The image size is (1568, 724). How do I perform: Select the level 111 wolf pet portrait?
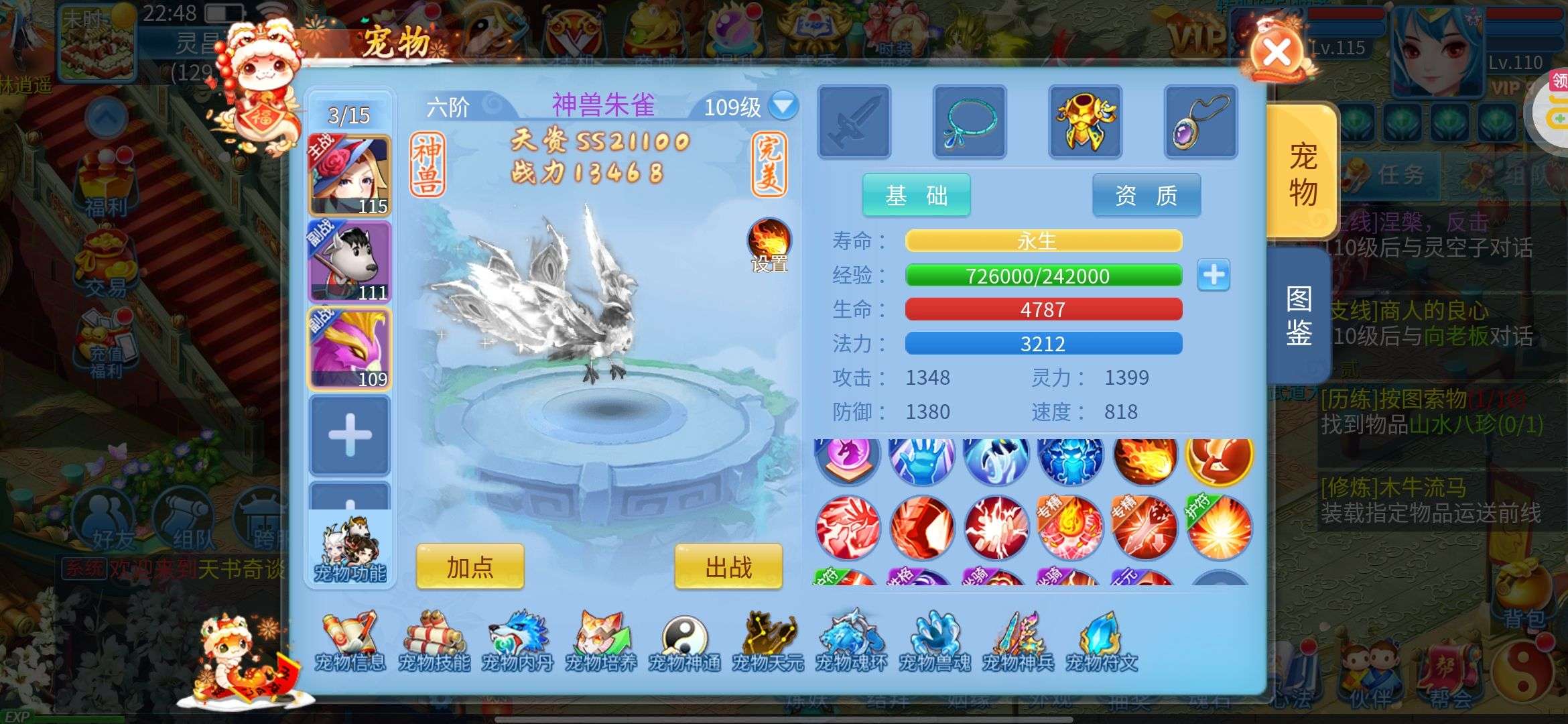tap(349, 262)
